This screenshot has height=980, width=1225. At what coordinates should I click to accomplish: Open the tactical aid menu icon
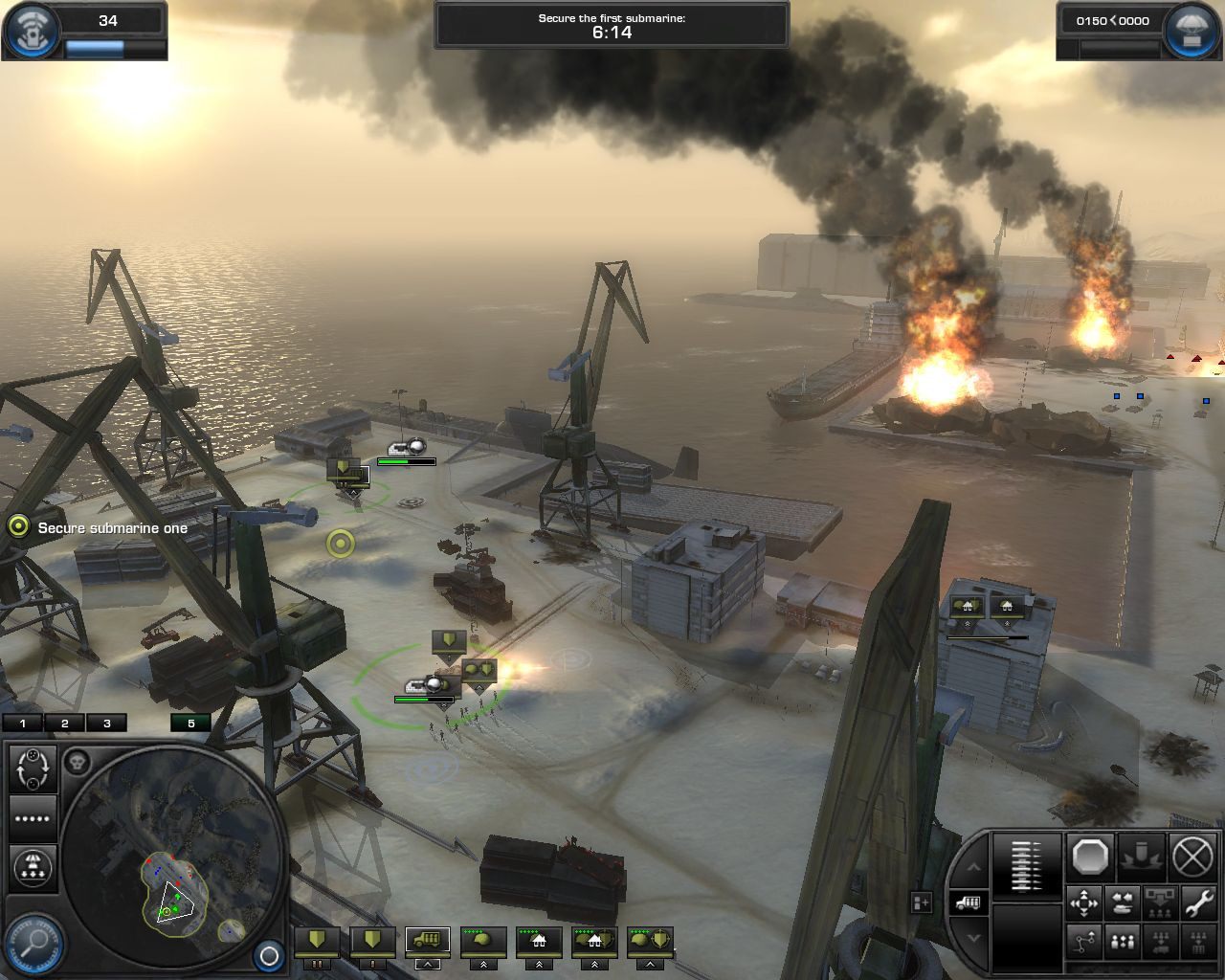click(31, 31)
